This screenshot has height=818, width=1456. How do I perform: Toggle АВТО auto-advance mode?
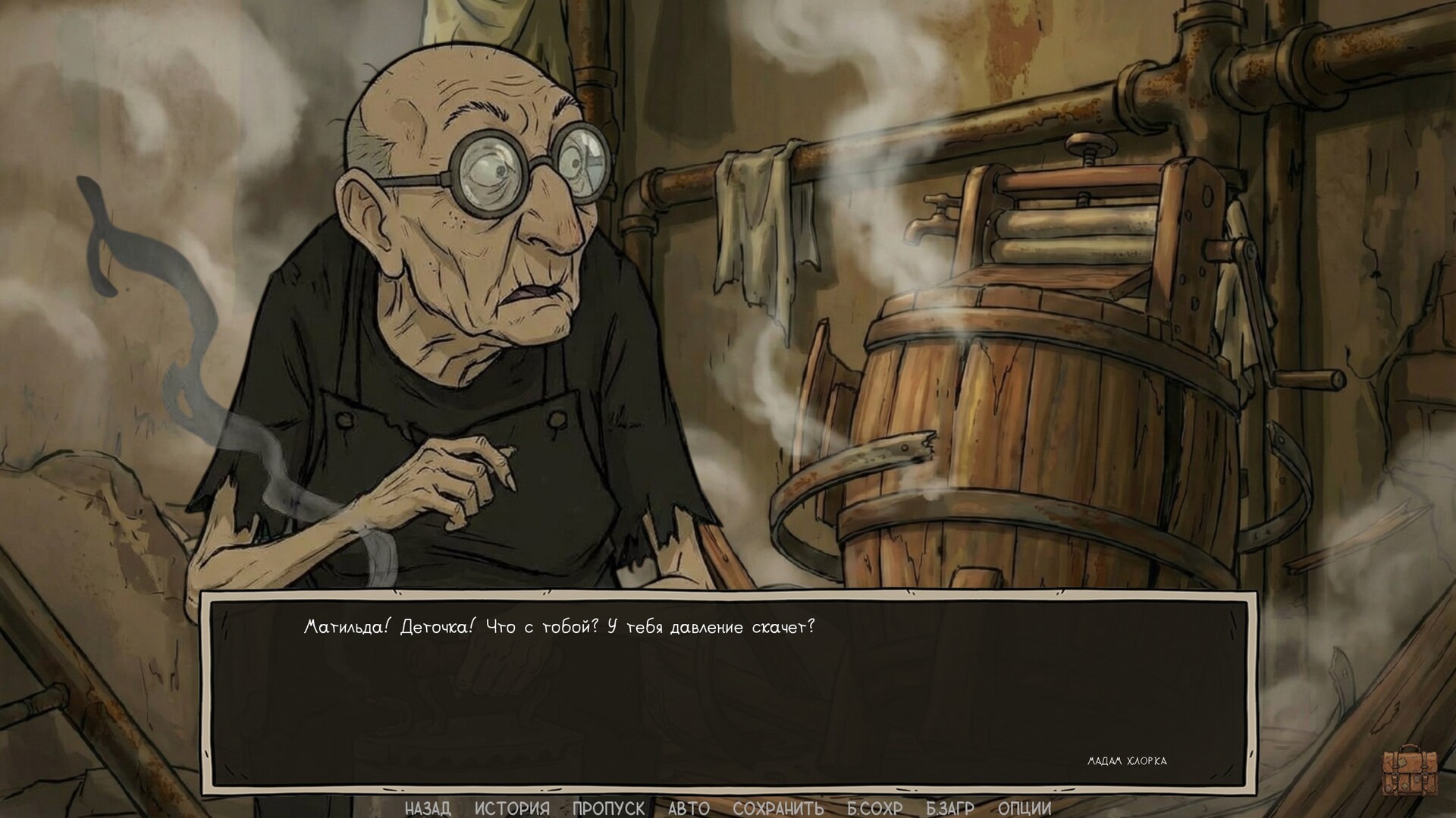[689, 808]
